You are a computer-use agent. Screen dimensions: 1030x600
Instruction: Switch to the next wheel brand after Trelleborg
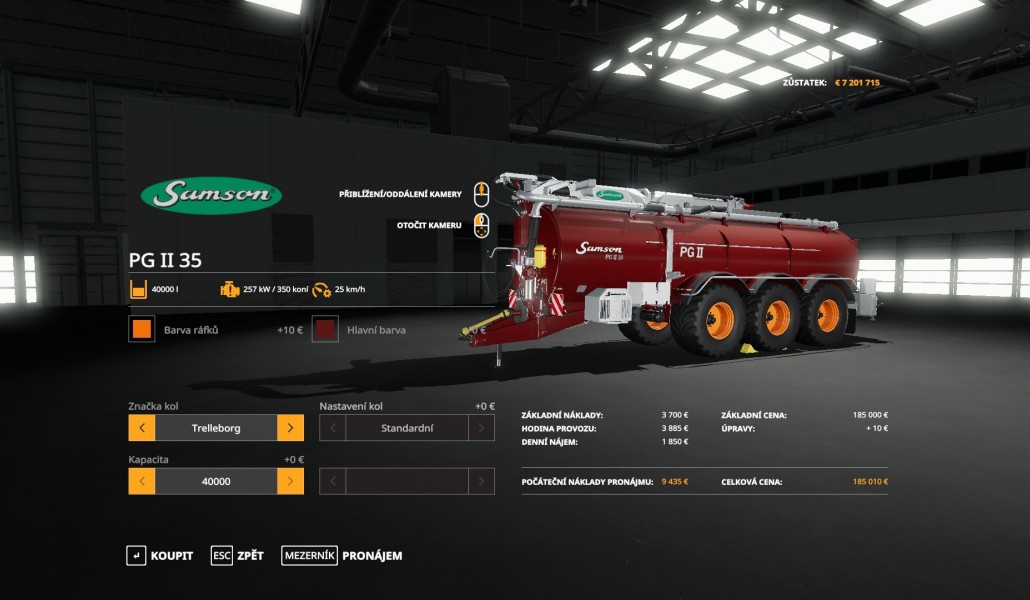(x=290, y=428)
